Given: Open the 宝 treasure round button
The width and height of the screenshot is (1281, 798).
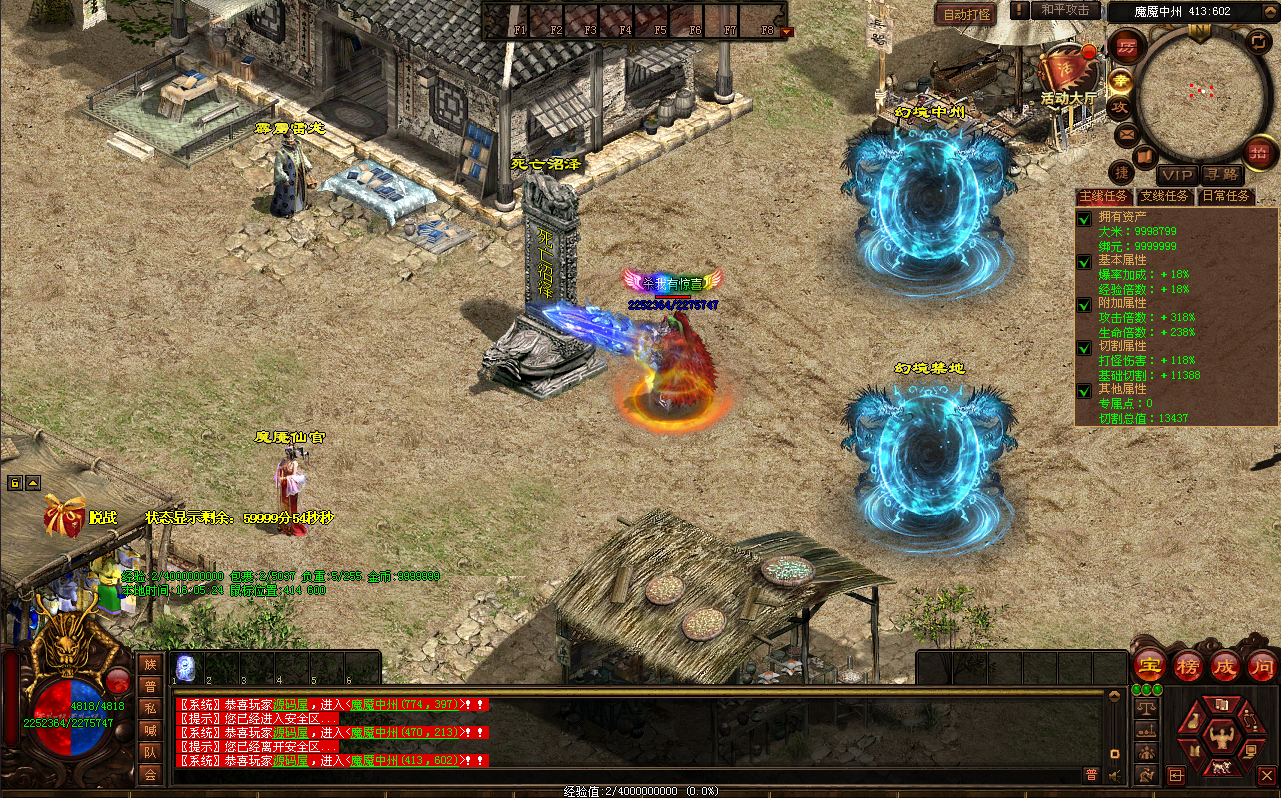Looking at the screenshot, I should 1149,665.
